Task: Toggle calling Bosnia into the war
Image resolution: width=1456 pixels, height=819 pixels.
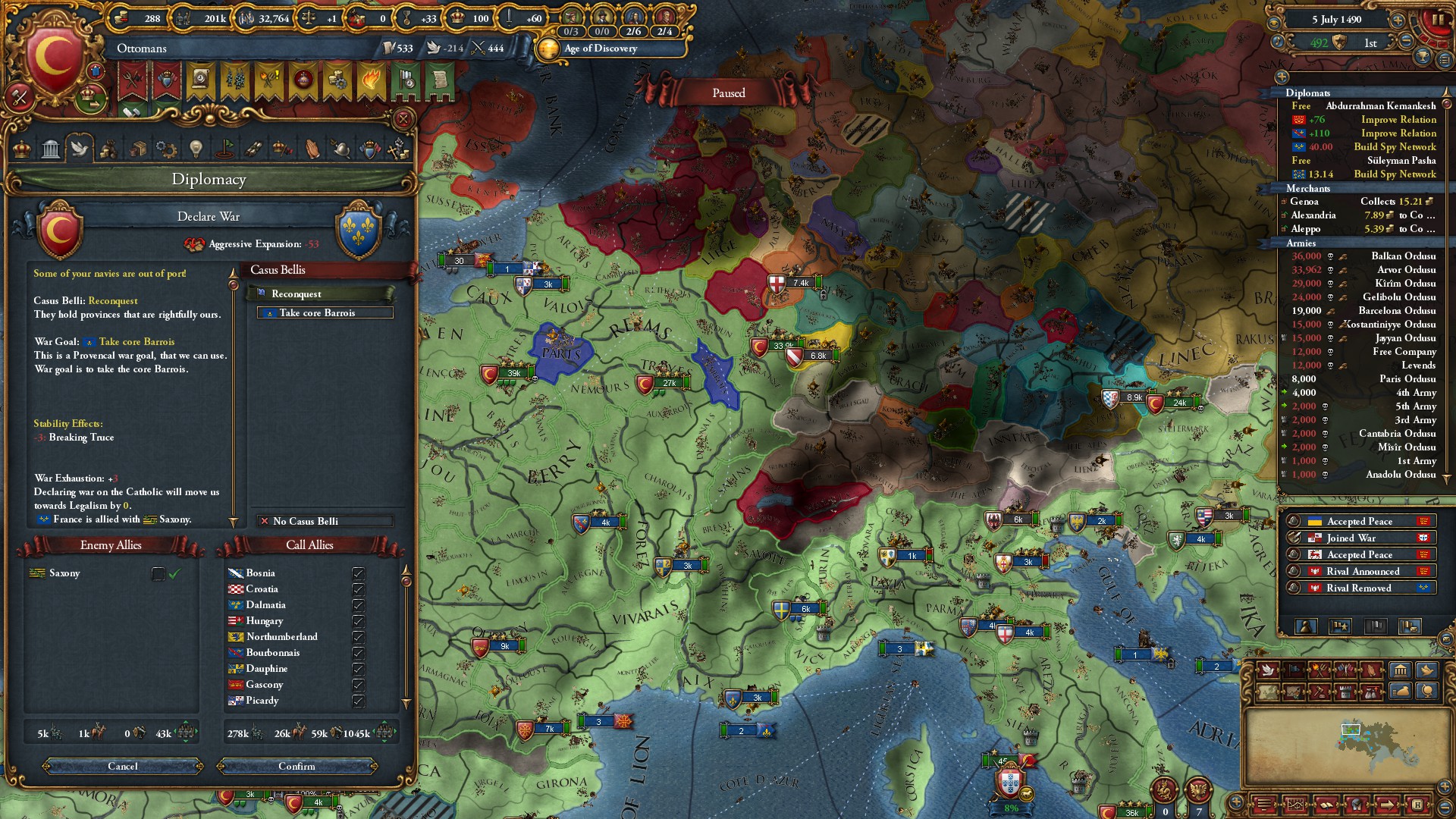Action: [x=359, y=573]
